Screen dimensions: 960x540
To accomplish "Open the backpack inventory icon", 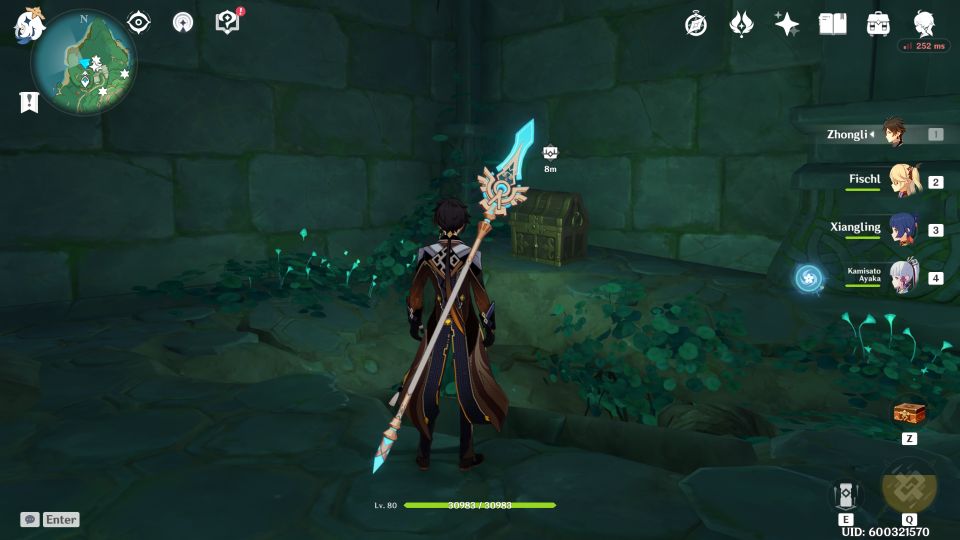I will pos(879,24).
